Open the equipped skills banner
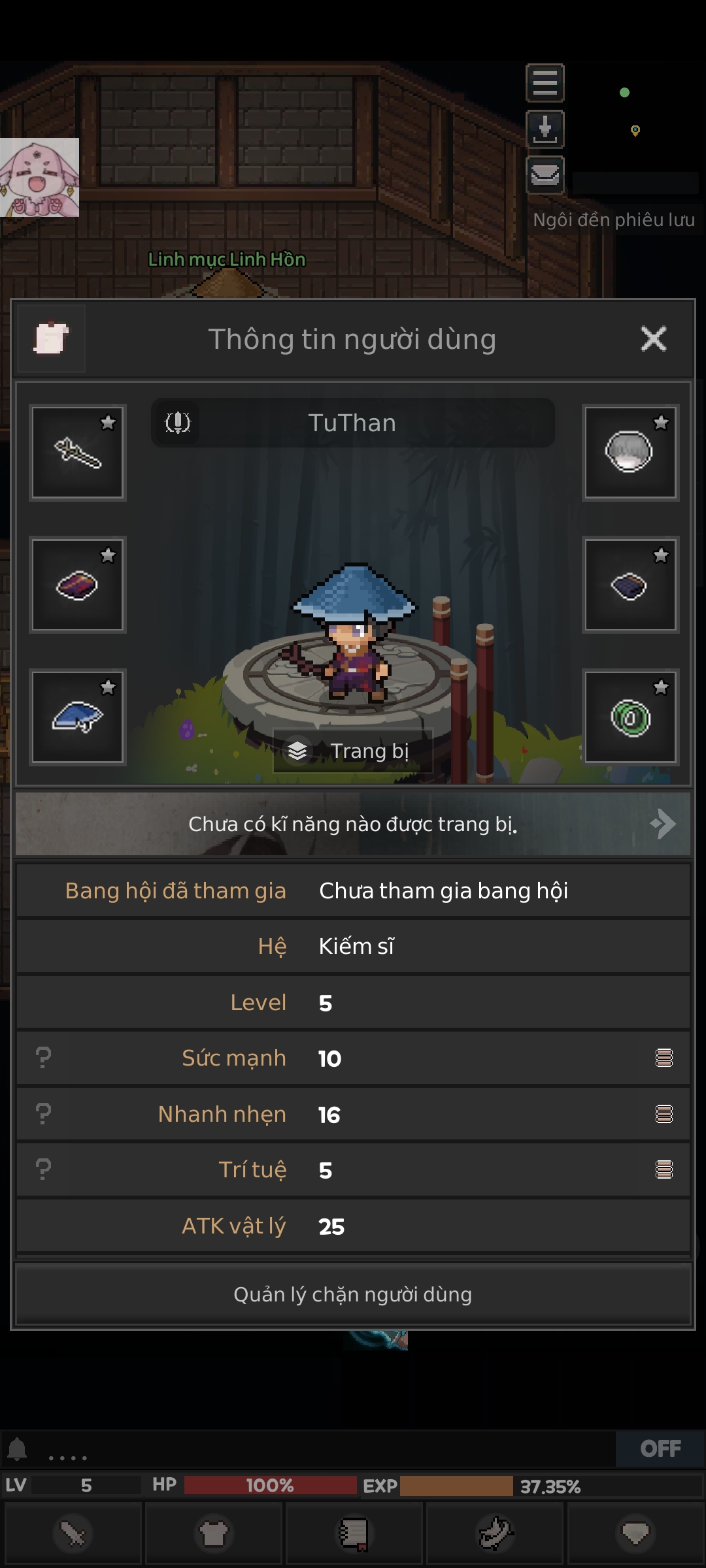 pyautogui.click(x=353, y=824)
